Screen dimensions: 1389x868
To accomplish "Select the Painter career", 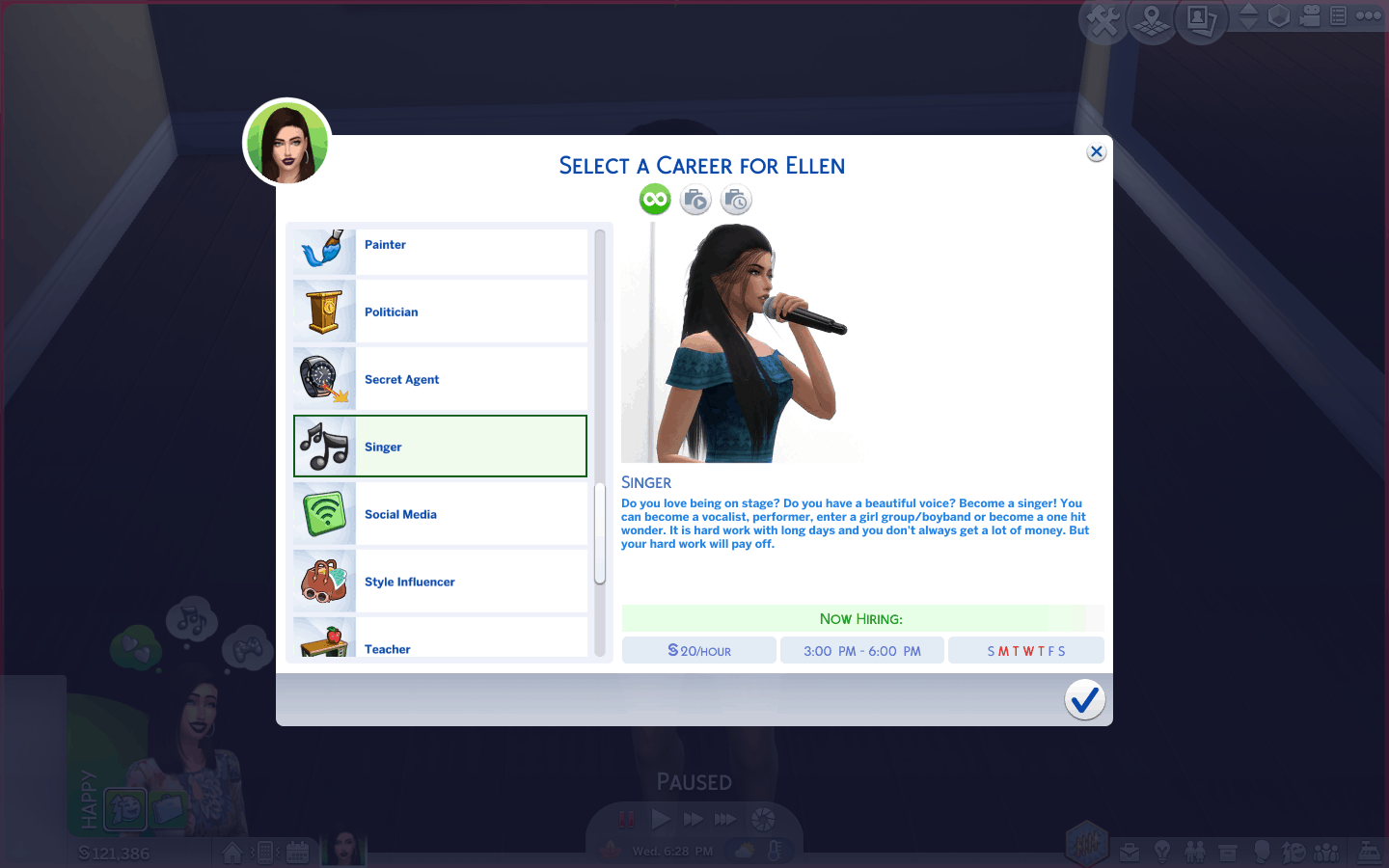I will coord(440,247).
